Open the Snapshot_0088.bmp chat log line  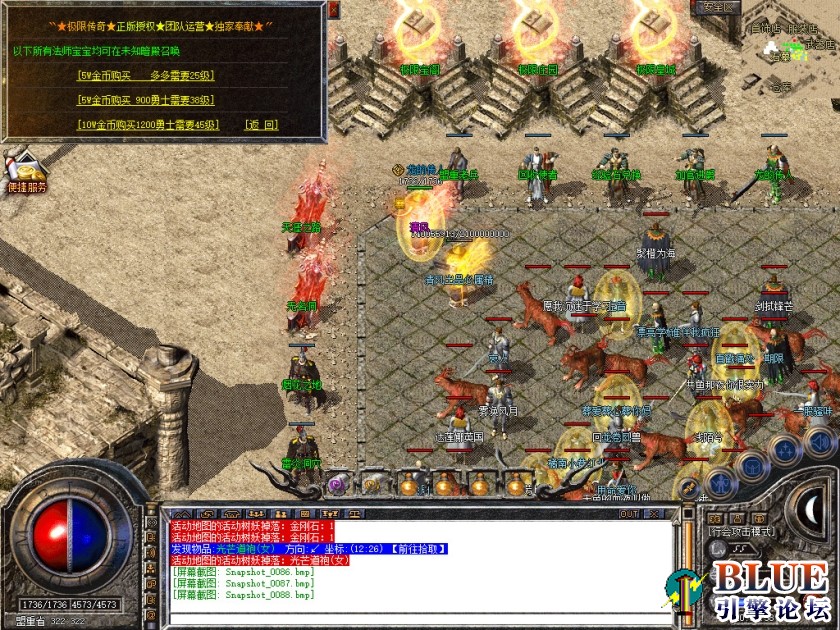[243, 595]
